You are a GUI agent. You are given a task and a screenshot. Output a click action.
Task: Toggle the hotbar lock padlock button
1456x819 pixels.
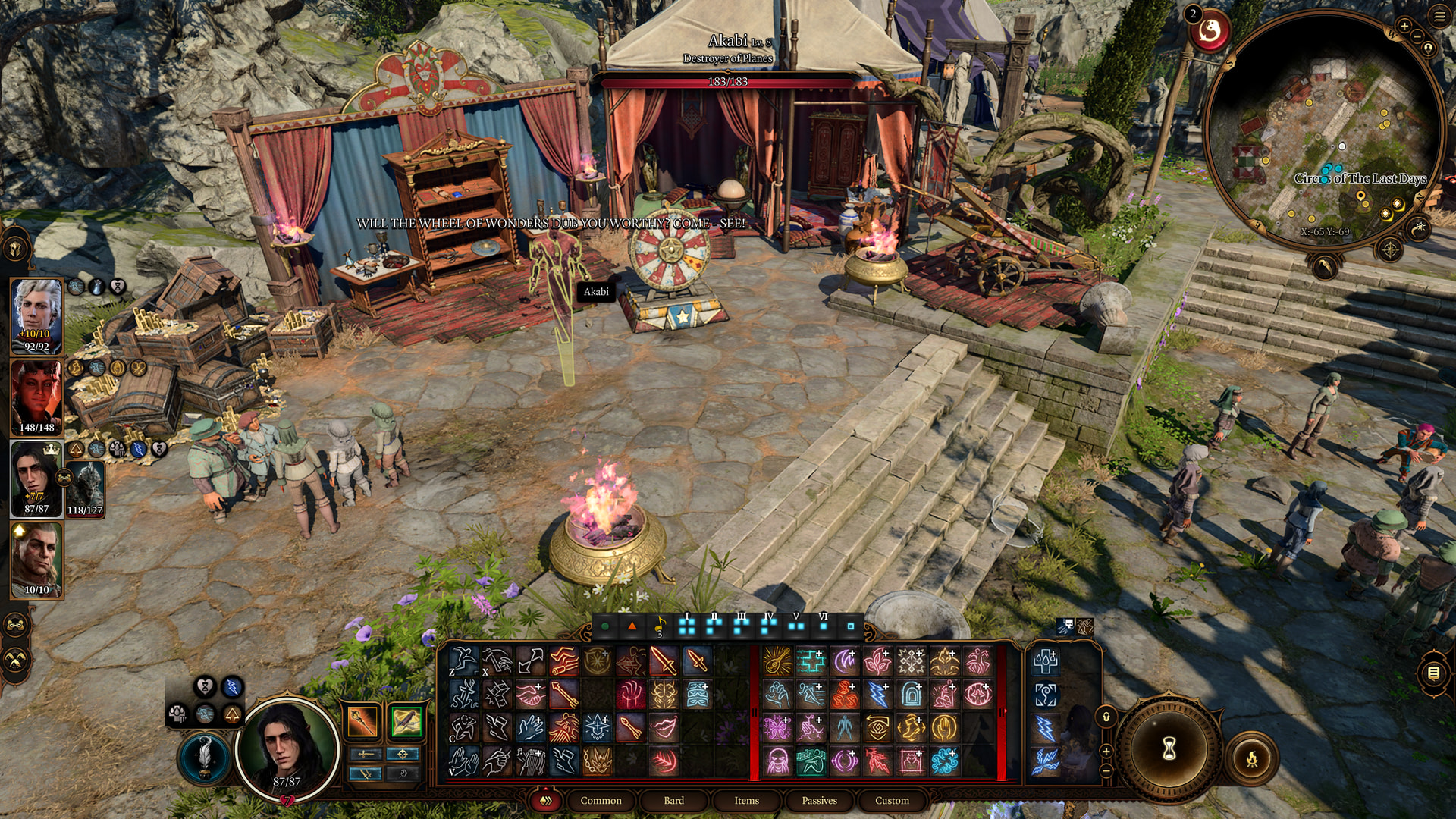tap(1106, 717)
